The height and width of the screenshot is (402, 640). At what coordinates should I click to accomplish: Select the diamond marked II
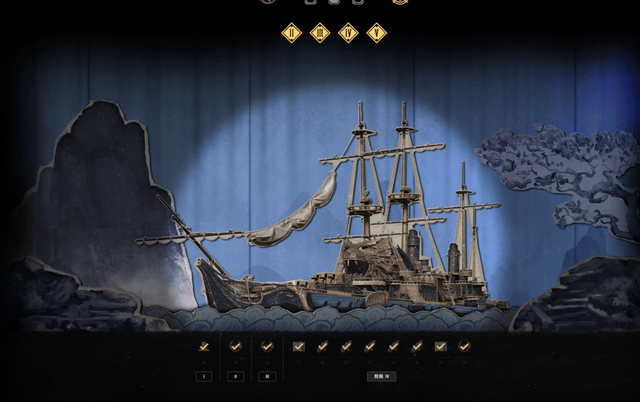(x=291, y=33)
